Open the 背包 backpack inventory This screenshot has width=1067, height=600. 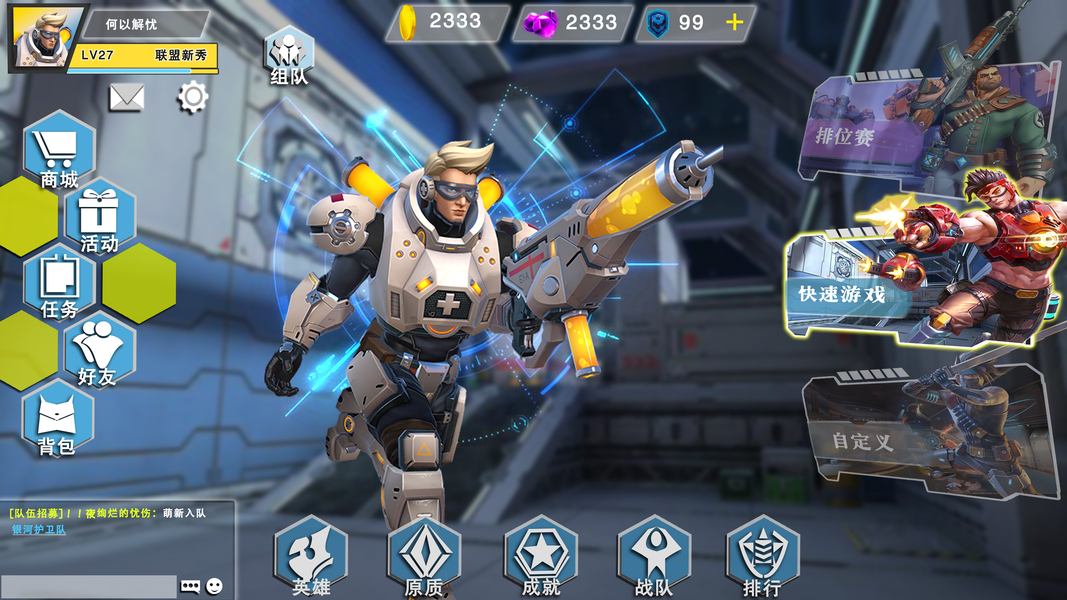(58, 419)
